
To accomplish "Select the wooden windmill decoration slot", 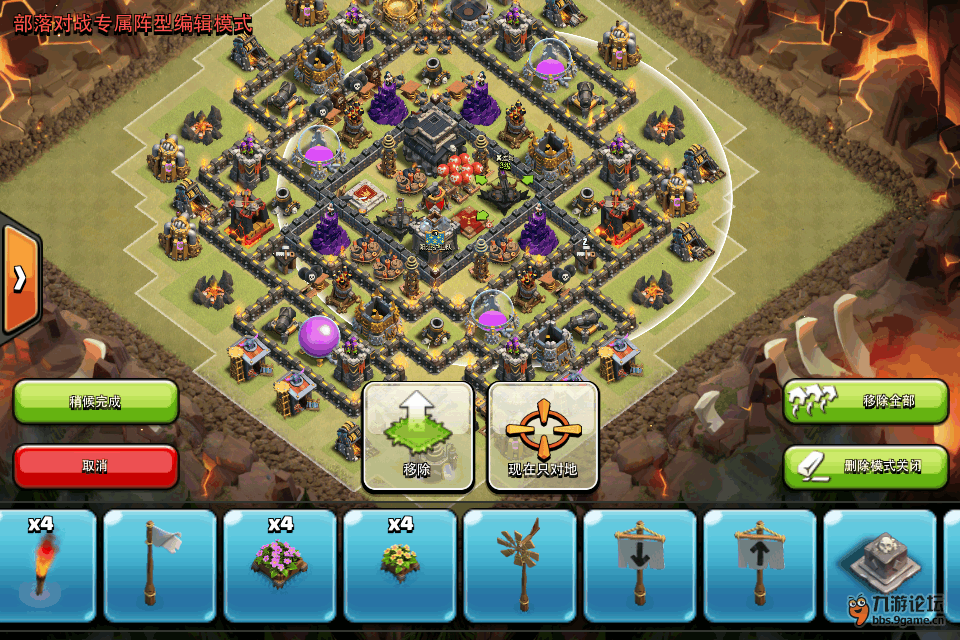I will [x=520, y=566].
